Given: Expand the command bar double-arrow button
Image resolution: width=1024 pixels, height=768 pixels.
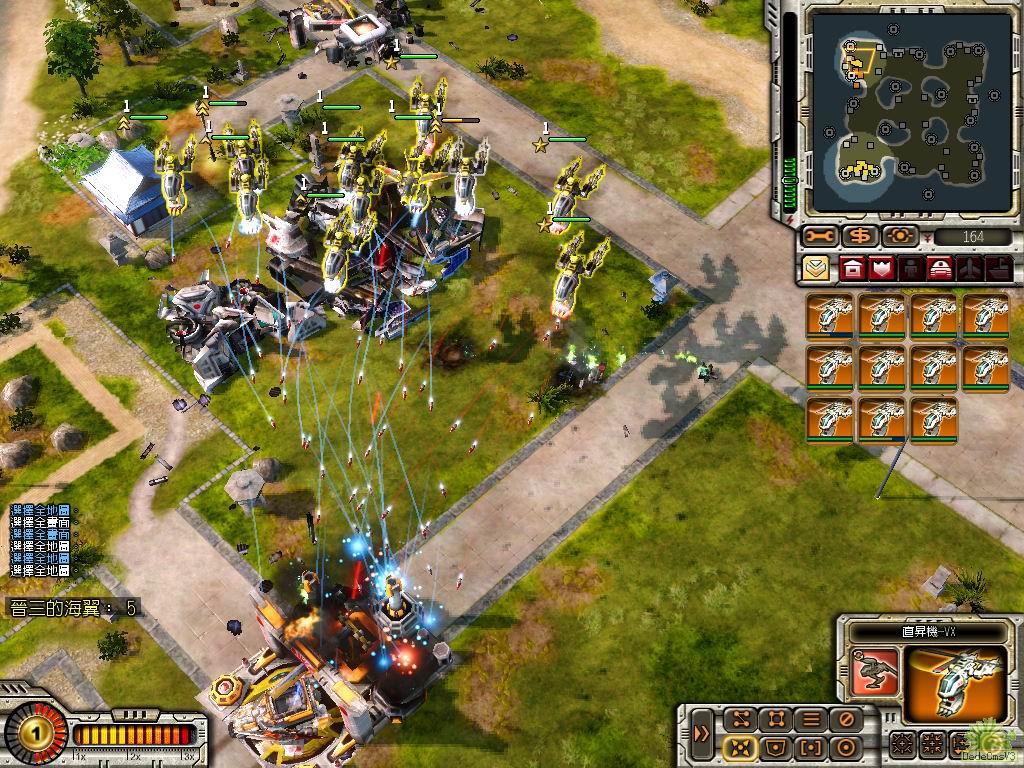Looking at the screenshot, I should click(703, 734).
